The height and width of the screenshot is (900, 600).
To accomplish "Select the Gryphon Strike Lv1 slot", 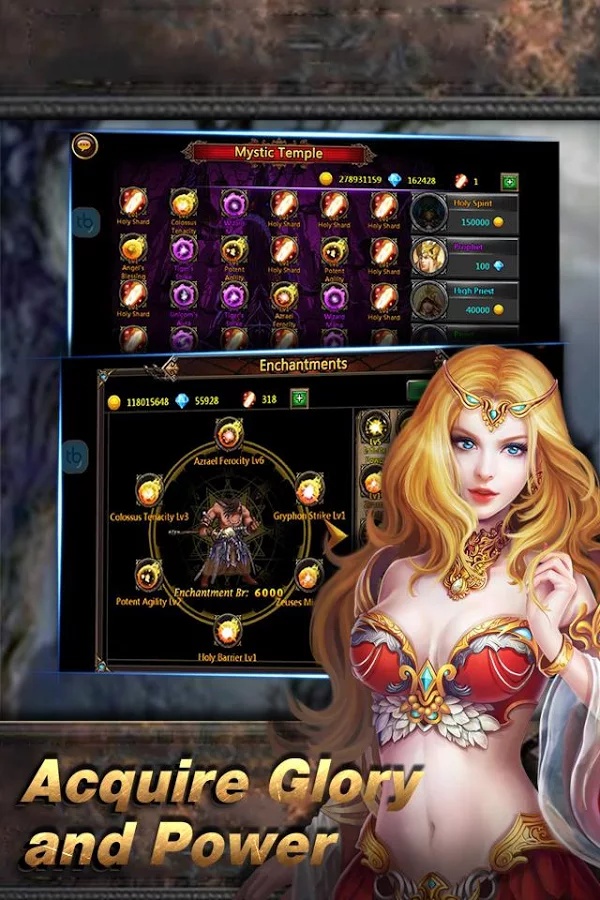I will click(x=309, y=492).
